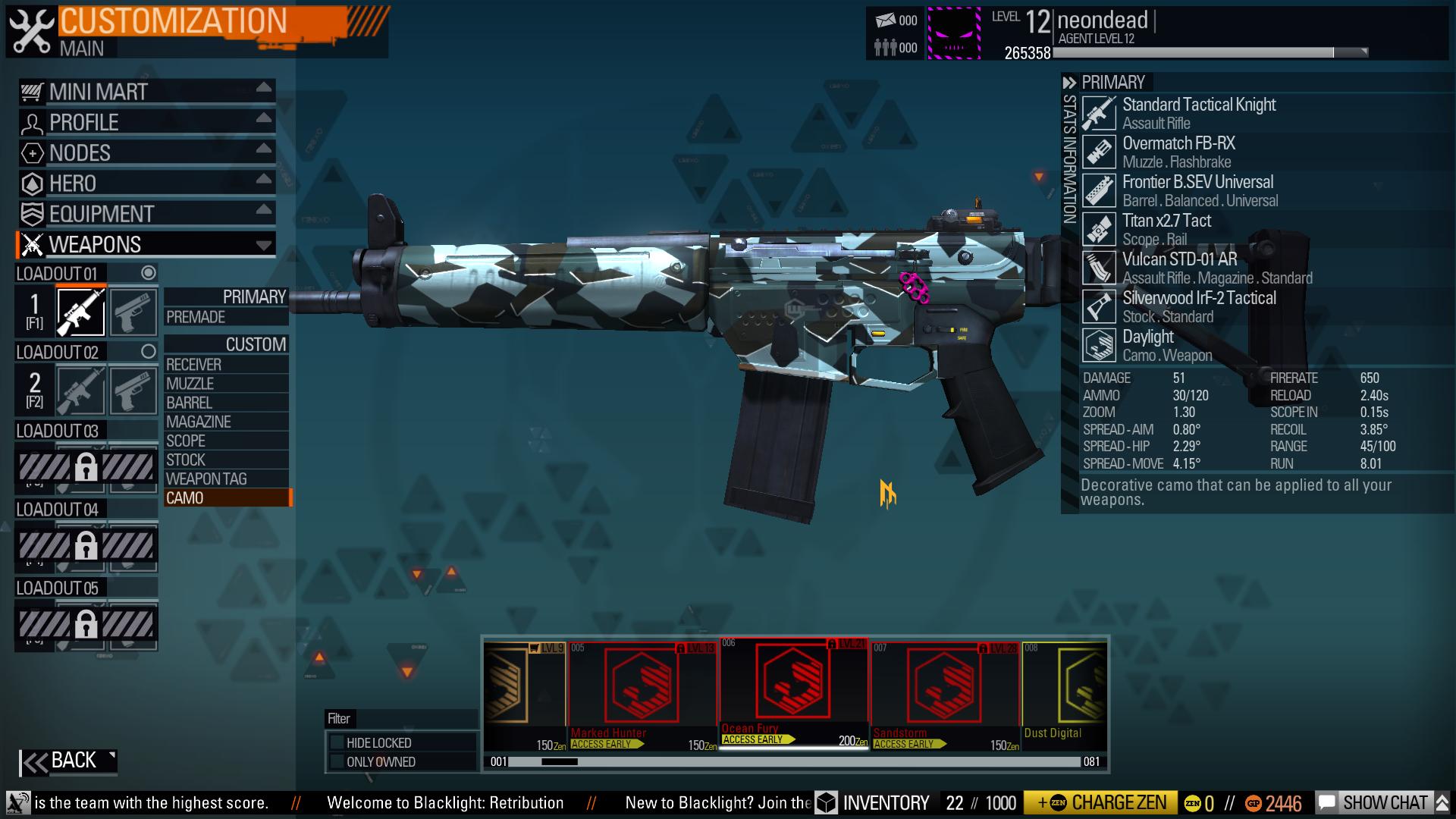
Task: Select the Receiver customization category
Action: [225, 365]
